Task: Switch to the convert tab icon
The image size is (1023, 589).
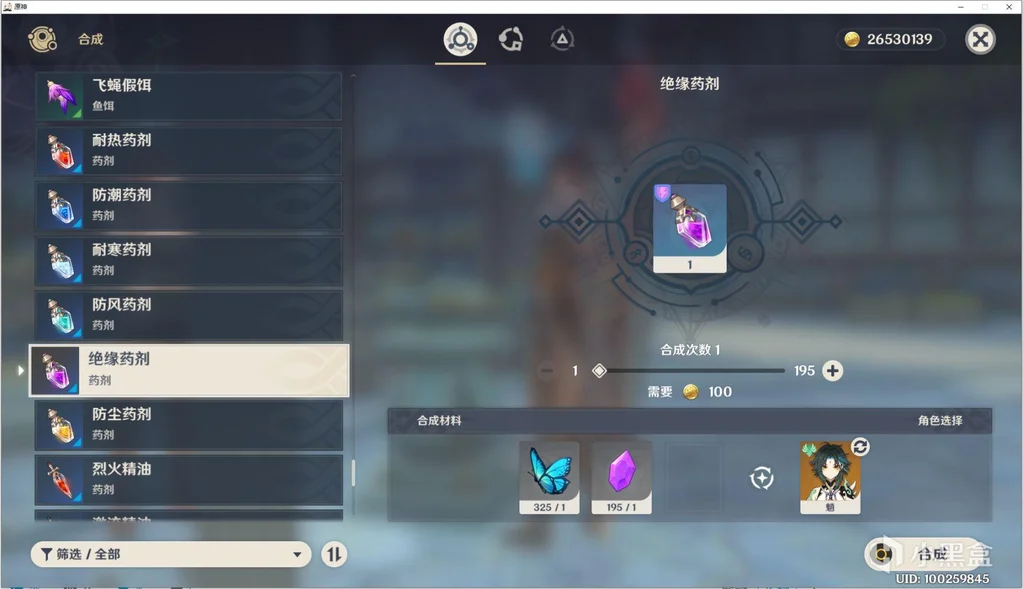Action: tap(511, 40)
